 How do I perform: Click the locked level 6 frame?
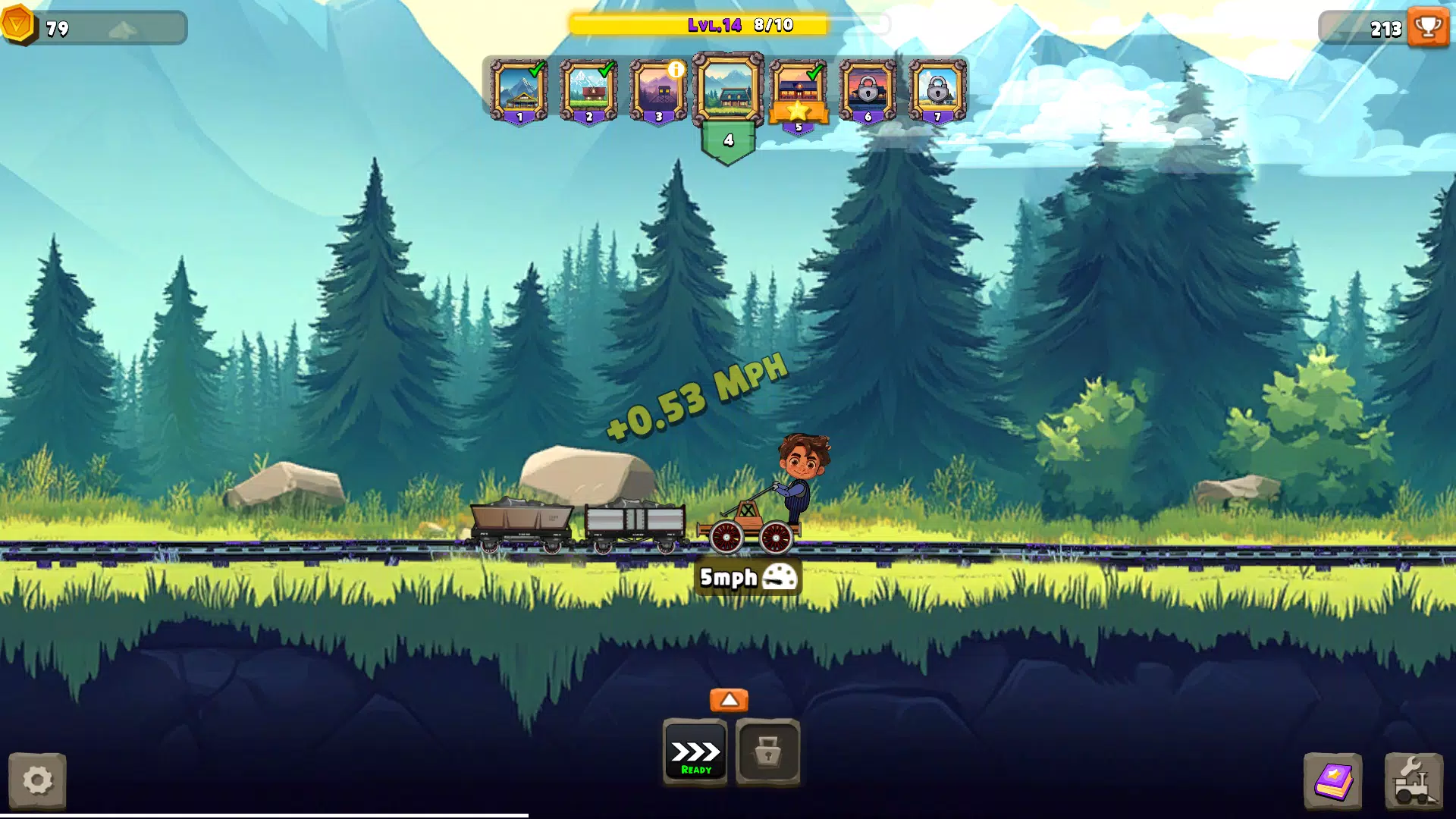pos(867,89)
